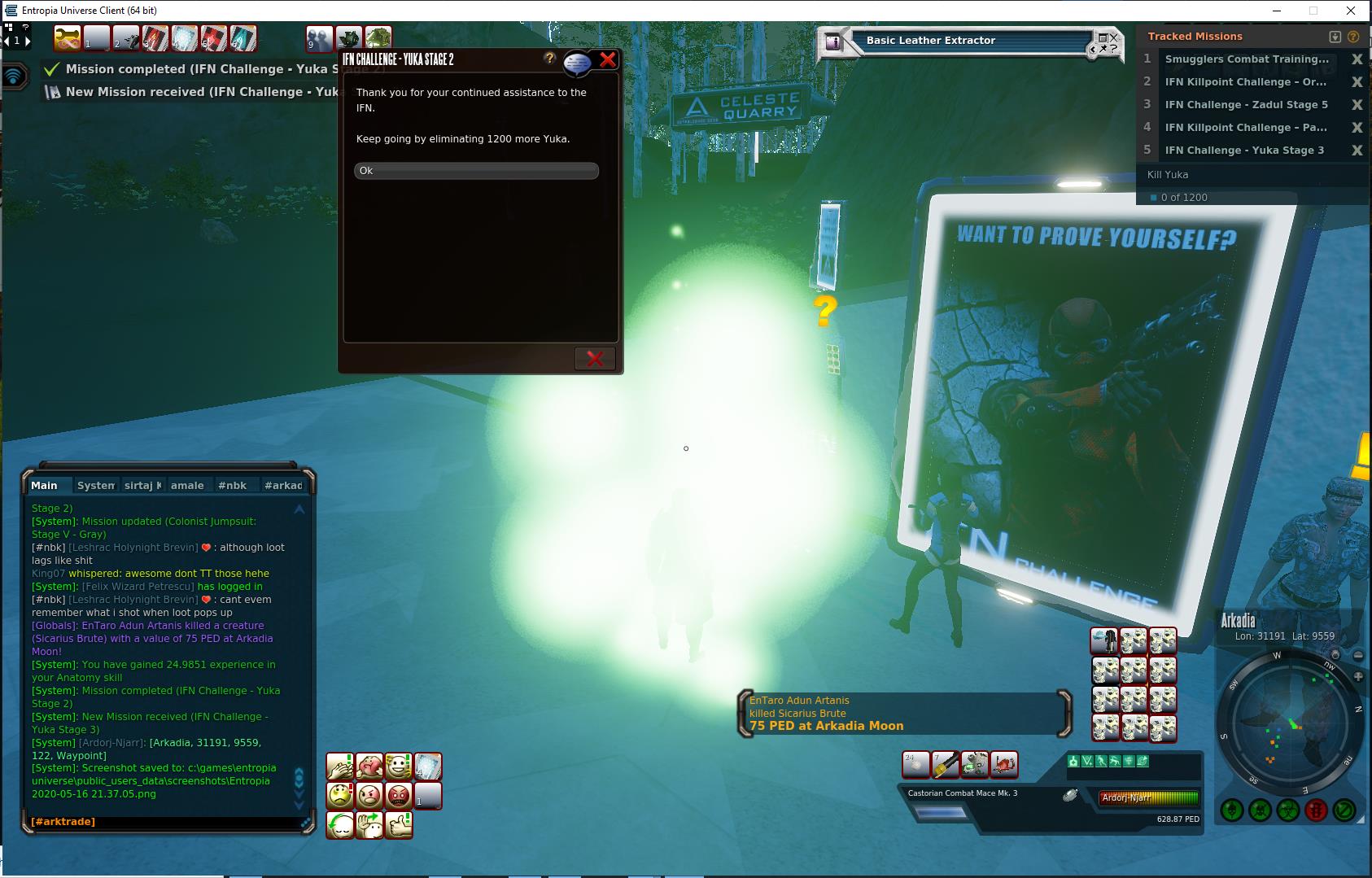
Task: Open the #nbk chat channel tab
Action: pos(232,486)
